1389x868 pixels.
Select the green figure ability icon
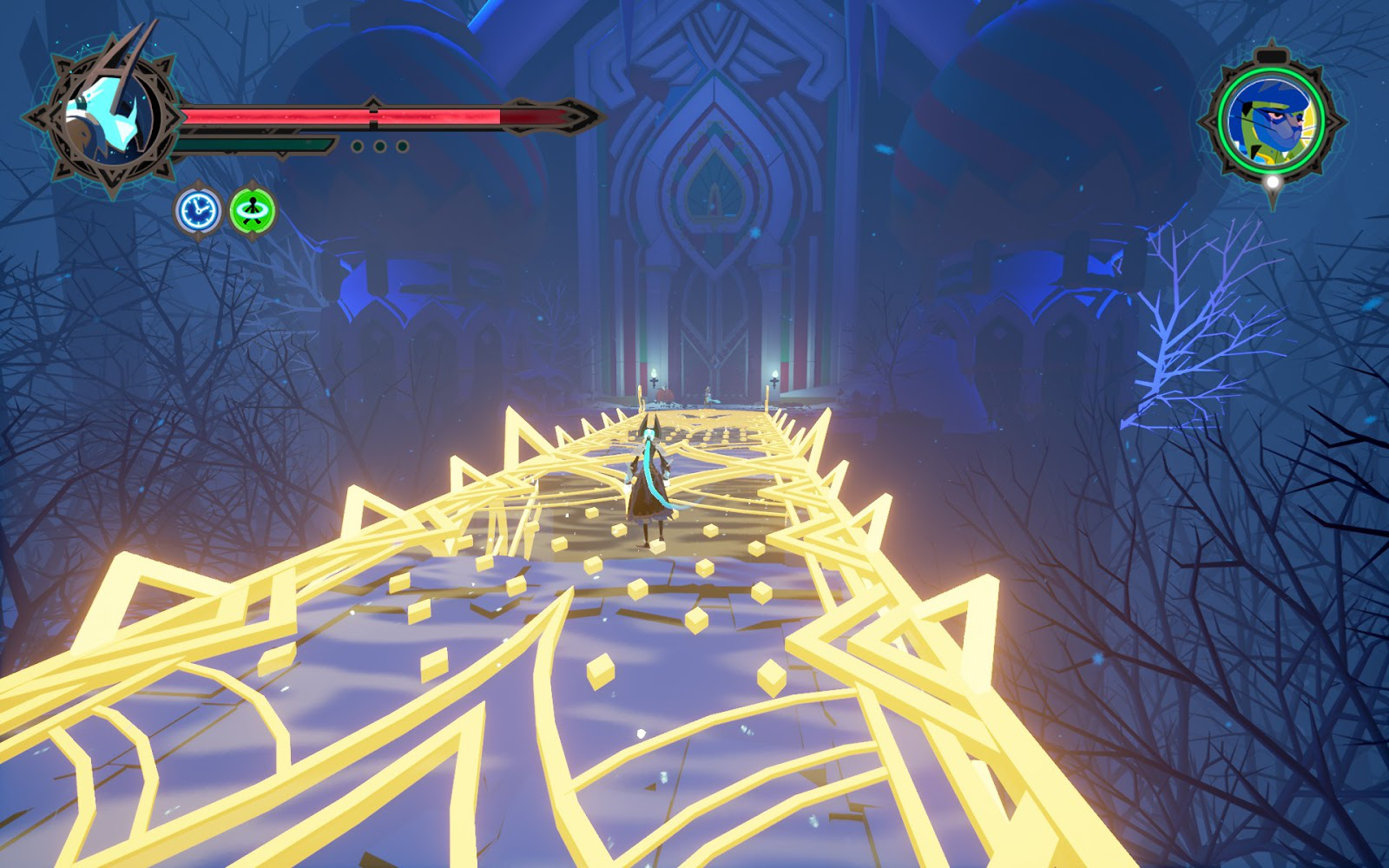(x=253, y=211)
